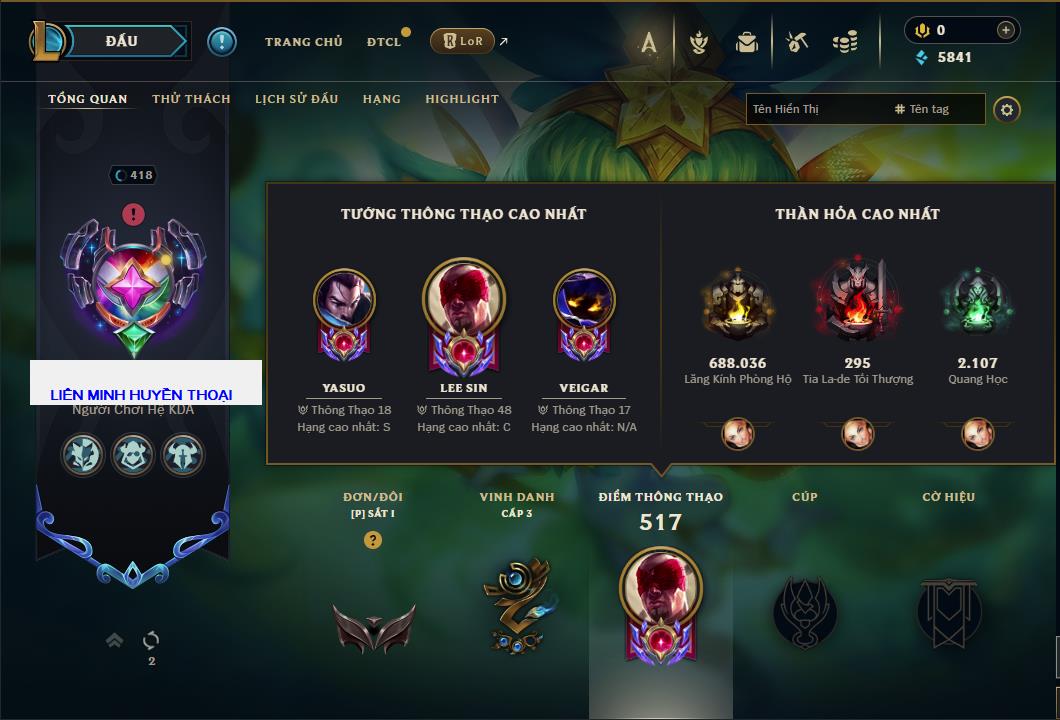1060x720 pixels.
Task: Open the loot chest icon in top bar
Action: [747, 42]
